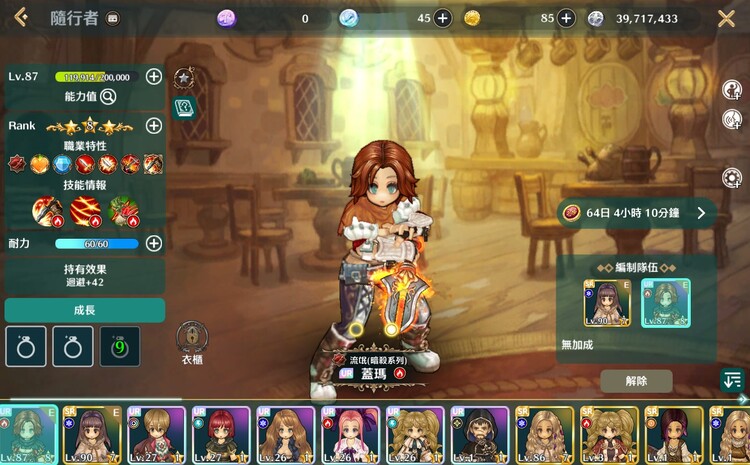Image resolution: width=750 pixels, height=465 pixels.
Task: Select the Lv.90 follower portrait in roster
Action: 95,435
